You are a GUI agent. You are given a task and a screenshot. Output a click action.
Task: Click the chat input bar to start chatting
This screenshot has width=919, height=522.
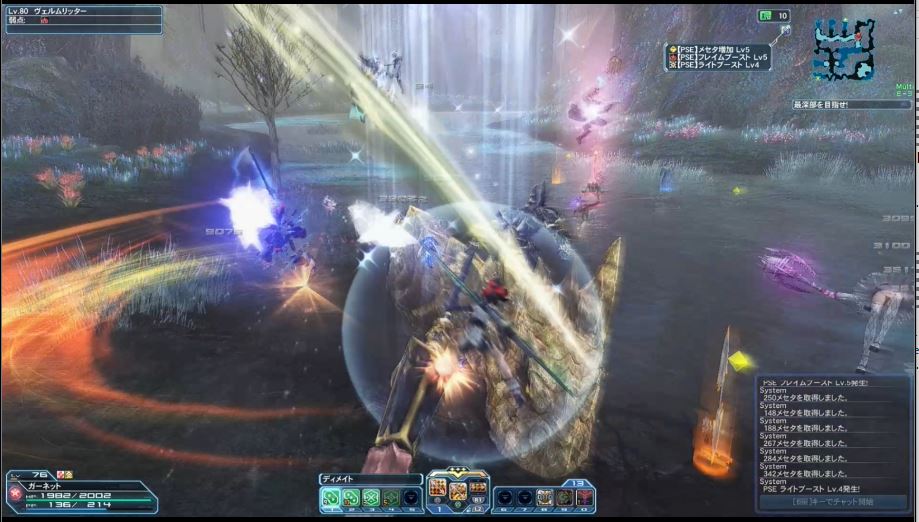[832, 501]
